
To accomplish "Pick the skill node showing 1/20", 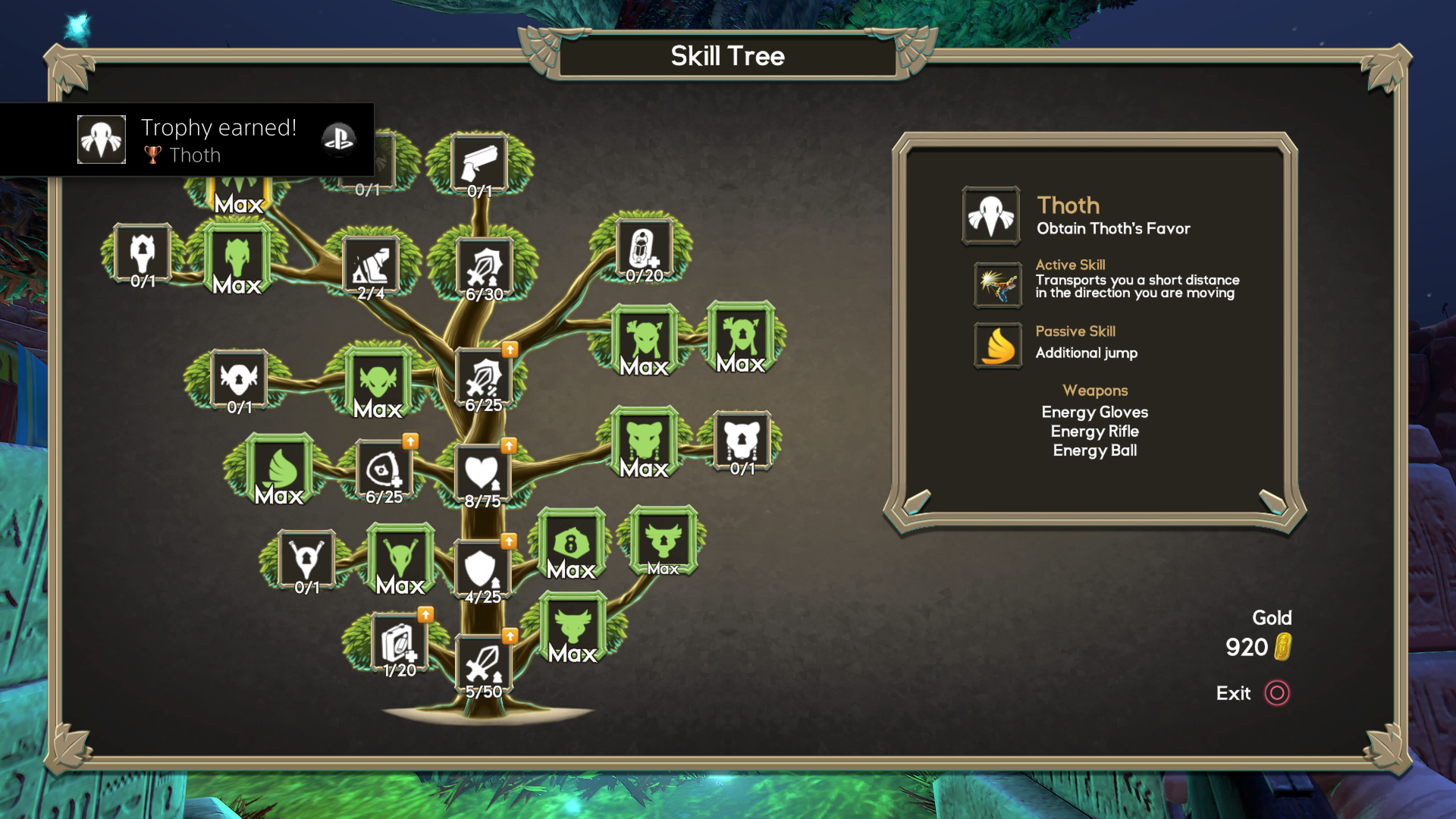I will 399,643.
